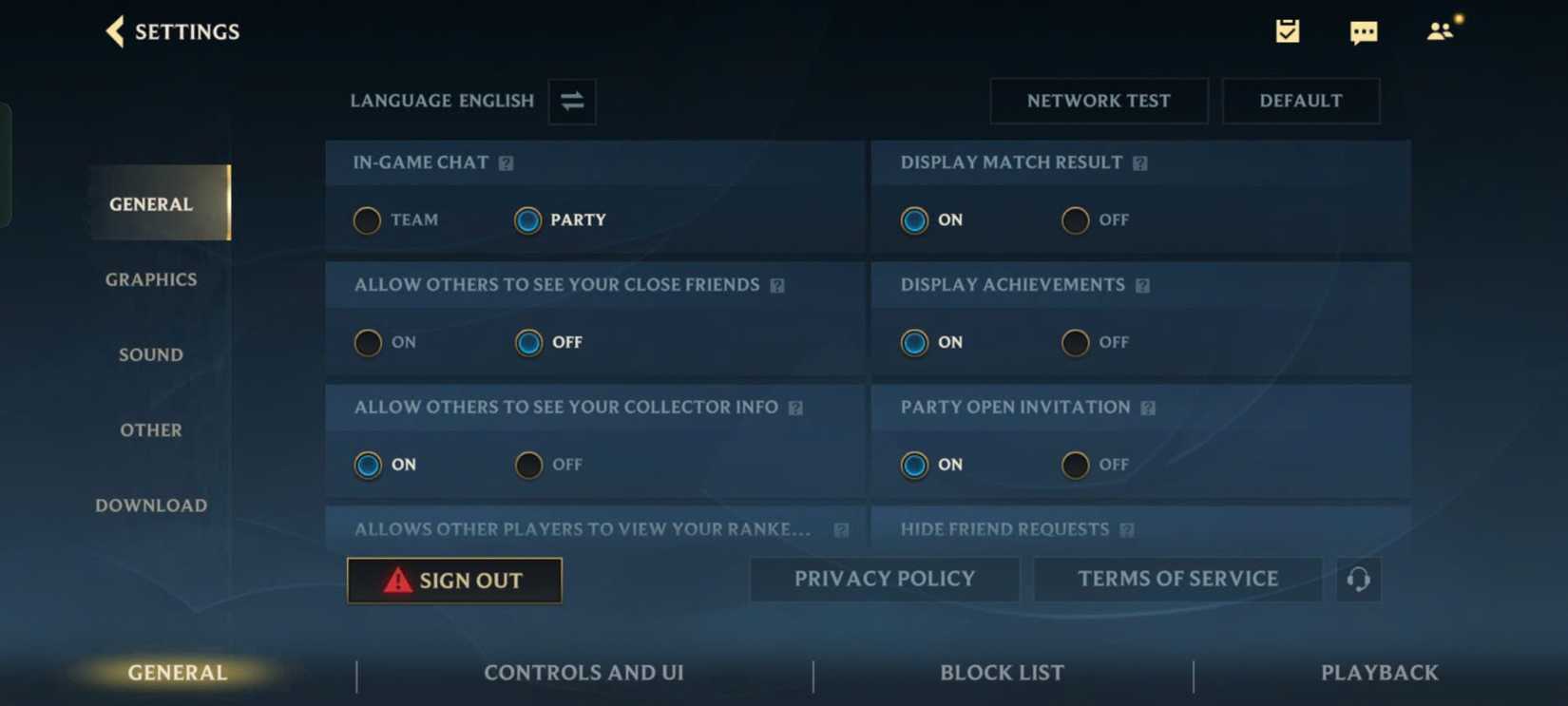Open the Privacy Policy
The width and height of the screenshot is (1568, 706).
click(x=884, y=579)
